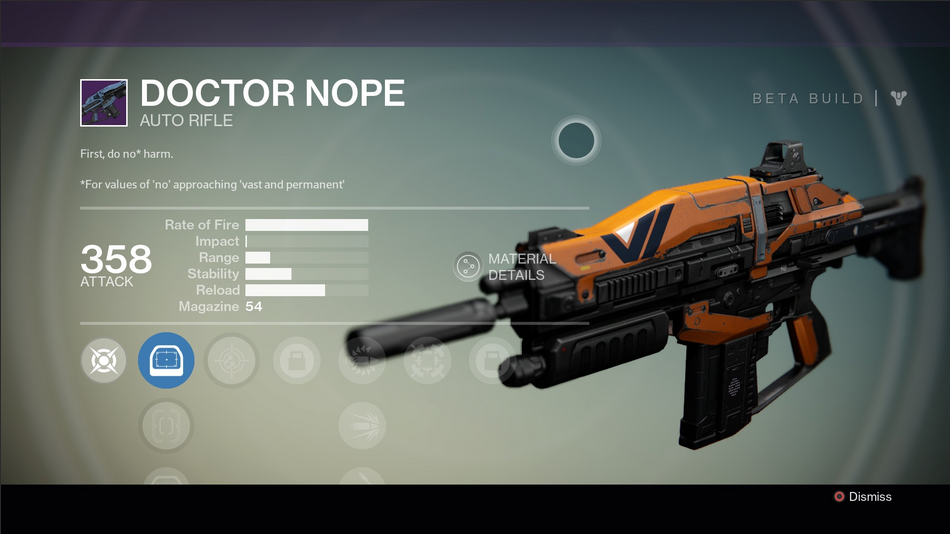This screenshot has height=534, width=950.
Task: Click the crossed-circle damage type icon
Action: click(x=104, y=361)
